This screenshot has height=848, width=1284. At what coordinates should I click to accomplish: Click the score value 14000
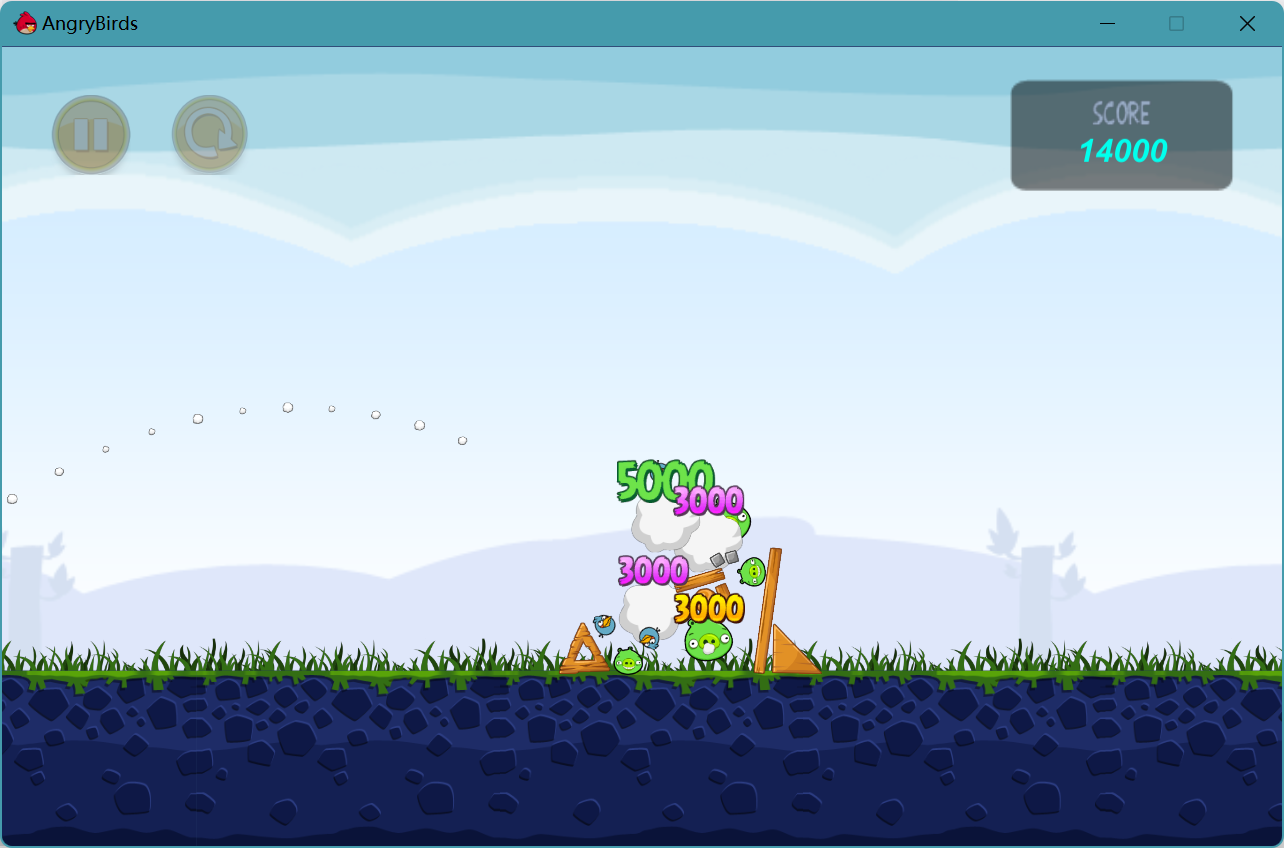click(1122, 152)
